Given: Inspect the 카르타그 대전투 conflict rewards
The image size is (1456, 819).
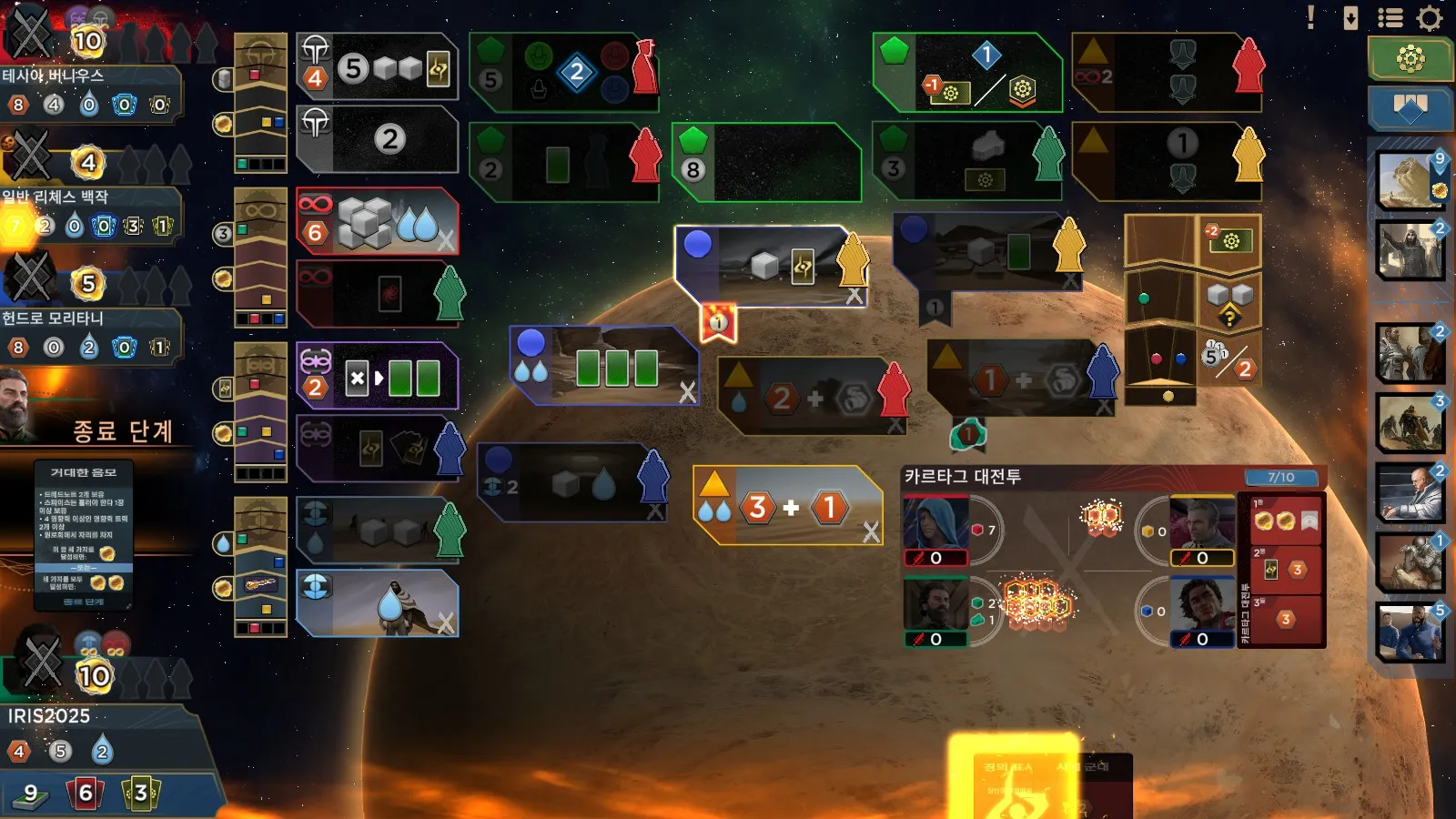Looking at the screenshot, I should pyautogui.click(x=1283, y=570).
